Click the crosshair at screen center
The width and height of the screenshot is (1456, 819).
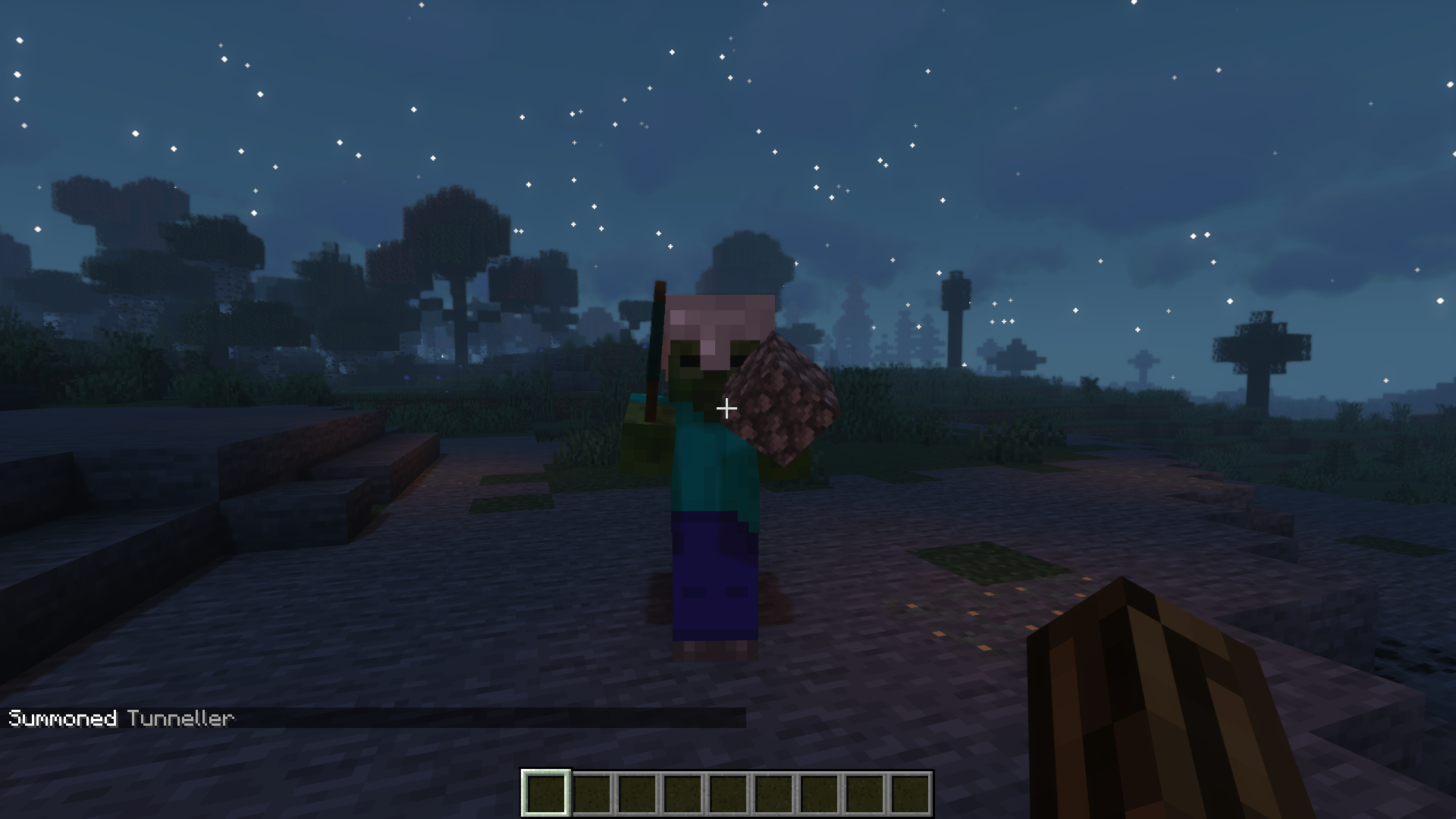point(728,408)
